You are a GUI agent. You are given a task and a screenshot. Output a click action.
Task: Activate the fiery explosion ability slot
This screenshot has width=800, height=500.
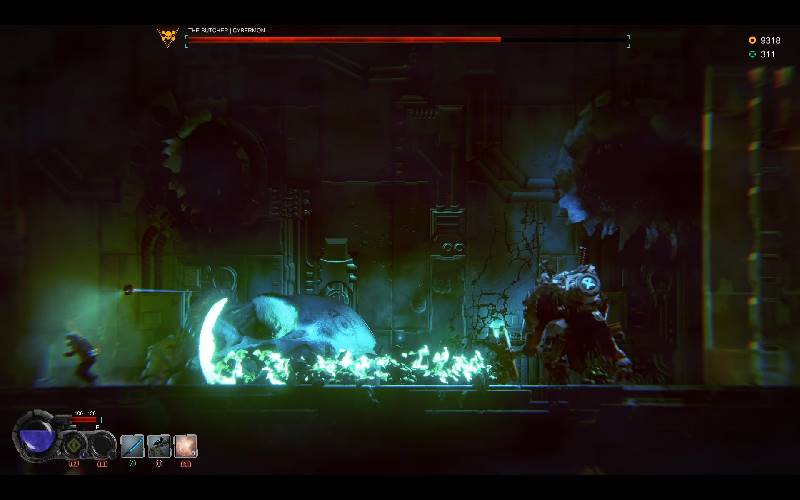pyautogui.click(x=186, y=446)
